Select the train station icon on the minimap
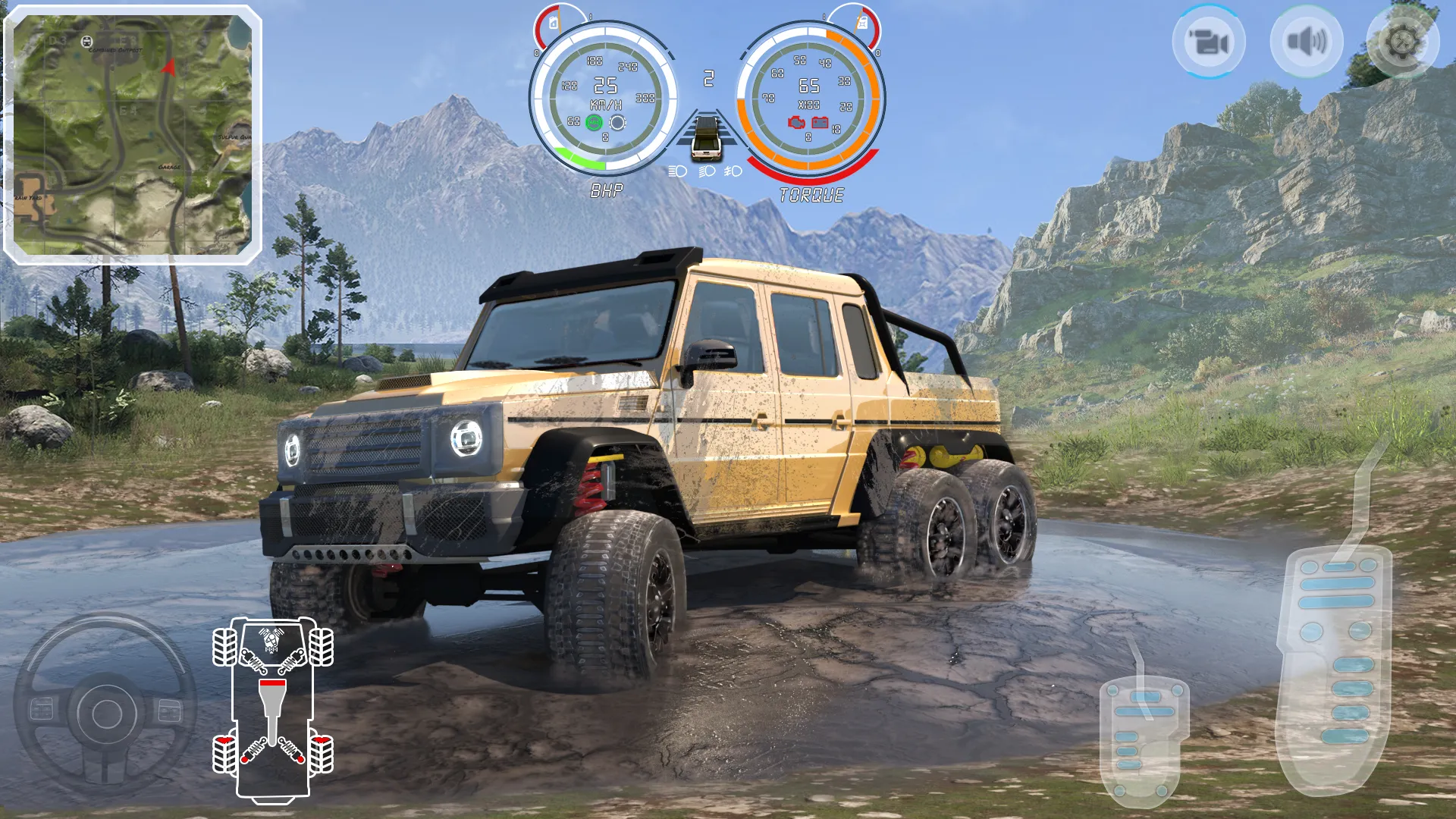 tap(86, 42)
